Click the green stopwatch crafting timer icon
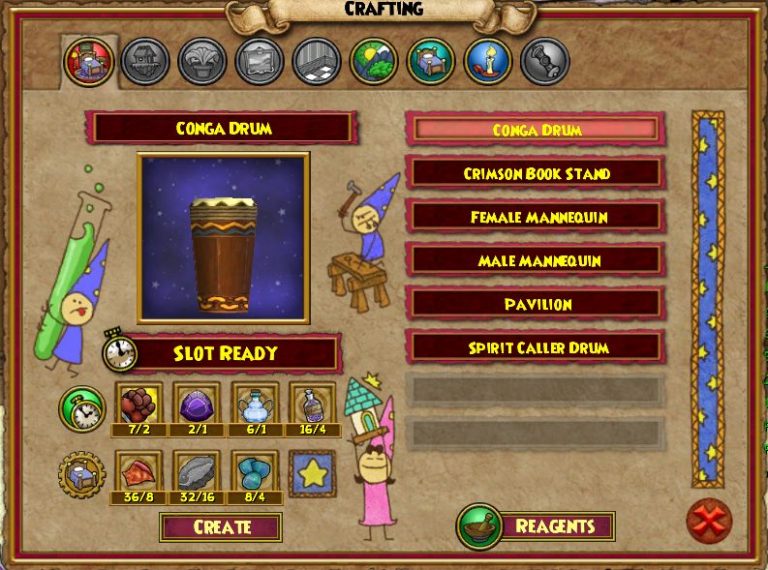Viewport: 768px width, 570px height. (x=81, y=409)
